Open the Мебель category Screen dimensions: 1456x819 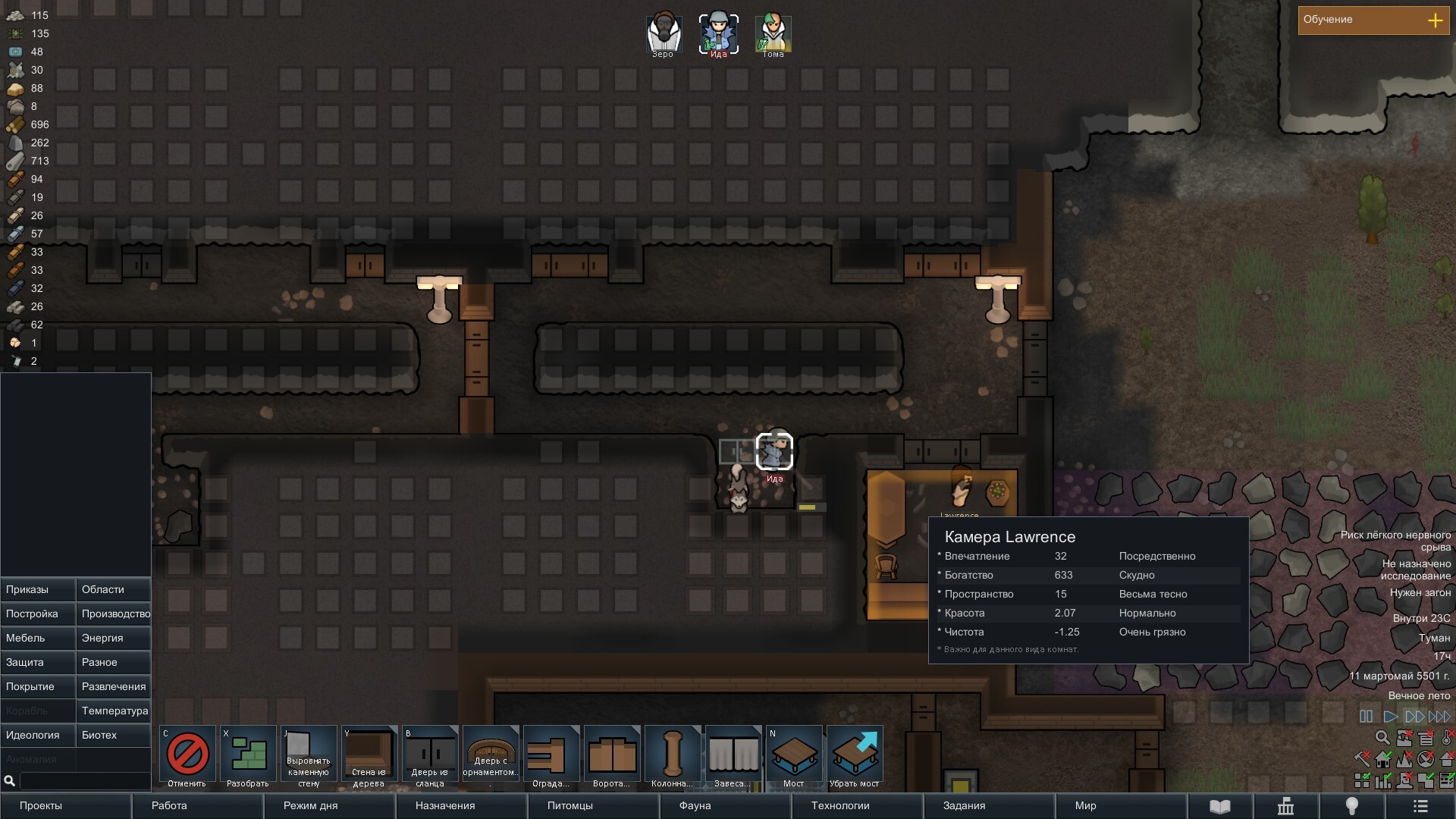(38, 638)
